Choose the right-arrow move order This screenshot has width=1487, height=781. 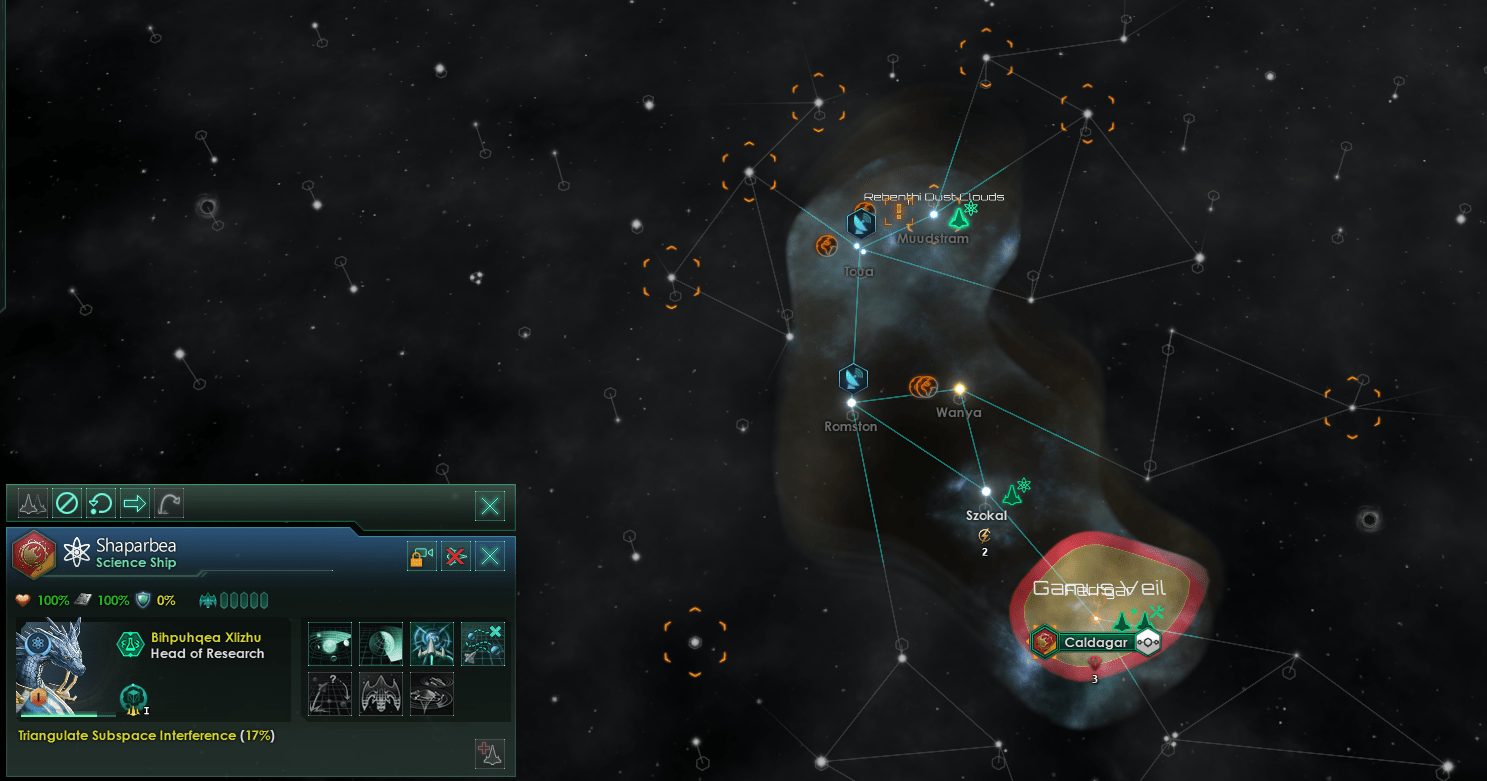click(134, 504)
